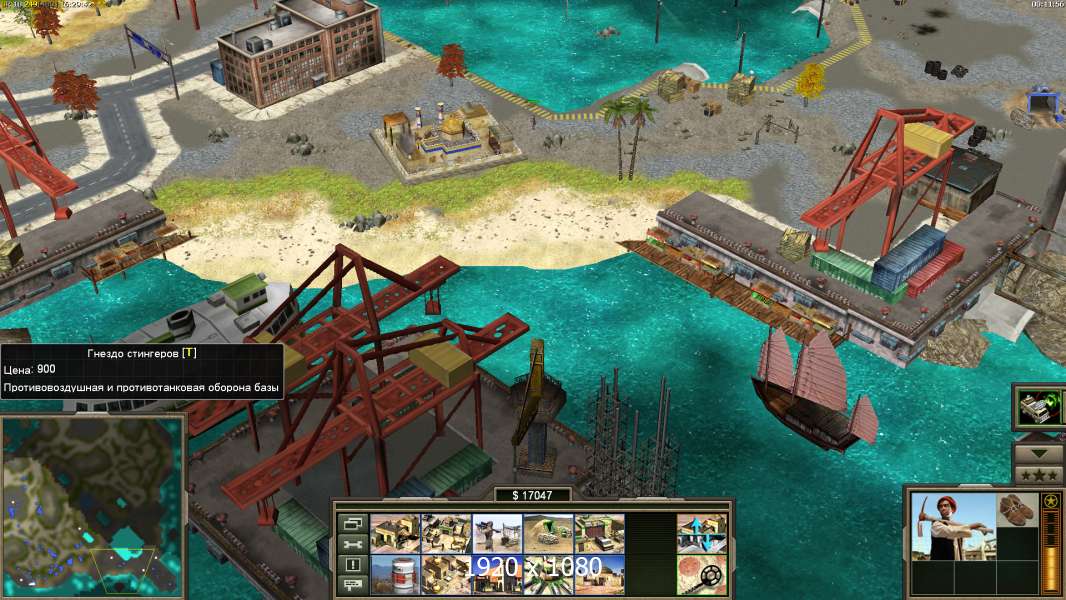Activate the radar dish scan icon
Viewport: 1066px width, 600px height.
(x=701, y=574)
